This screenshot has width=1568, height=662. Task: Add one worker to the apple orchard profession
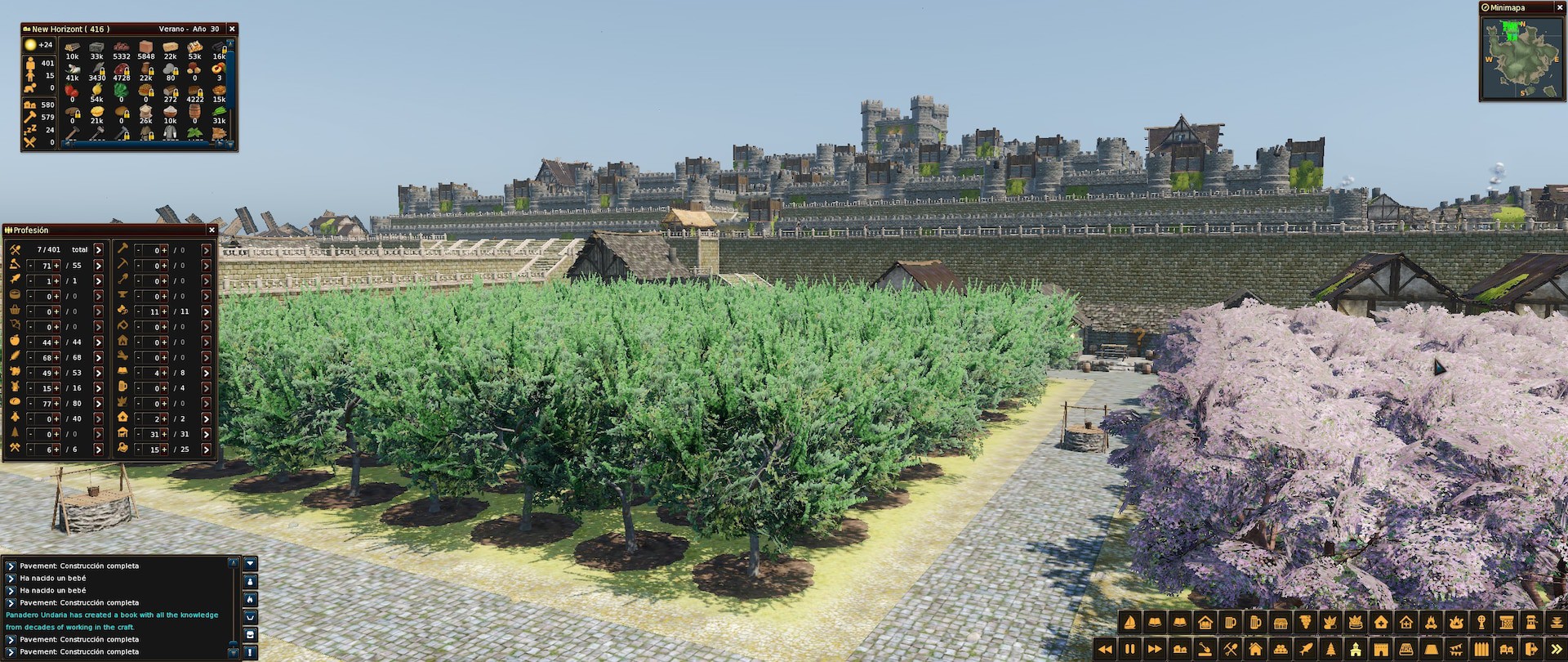(56, 342)
